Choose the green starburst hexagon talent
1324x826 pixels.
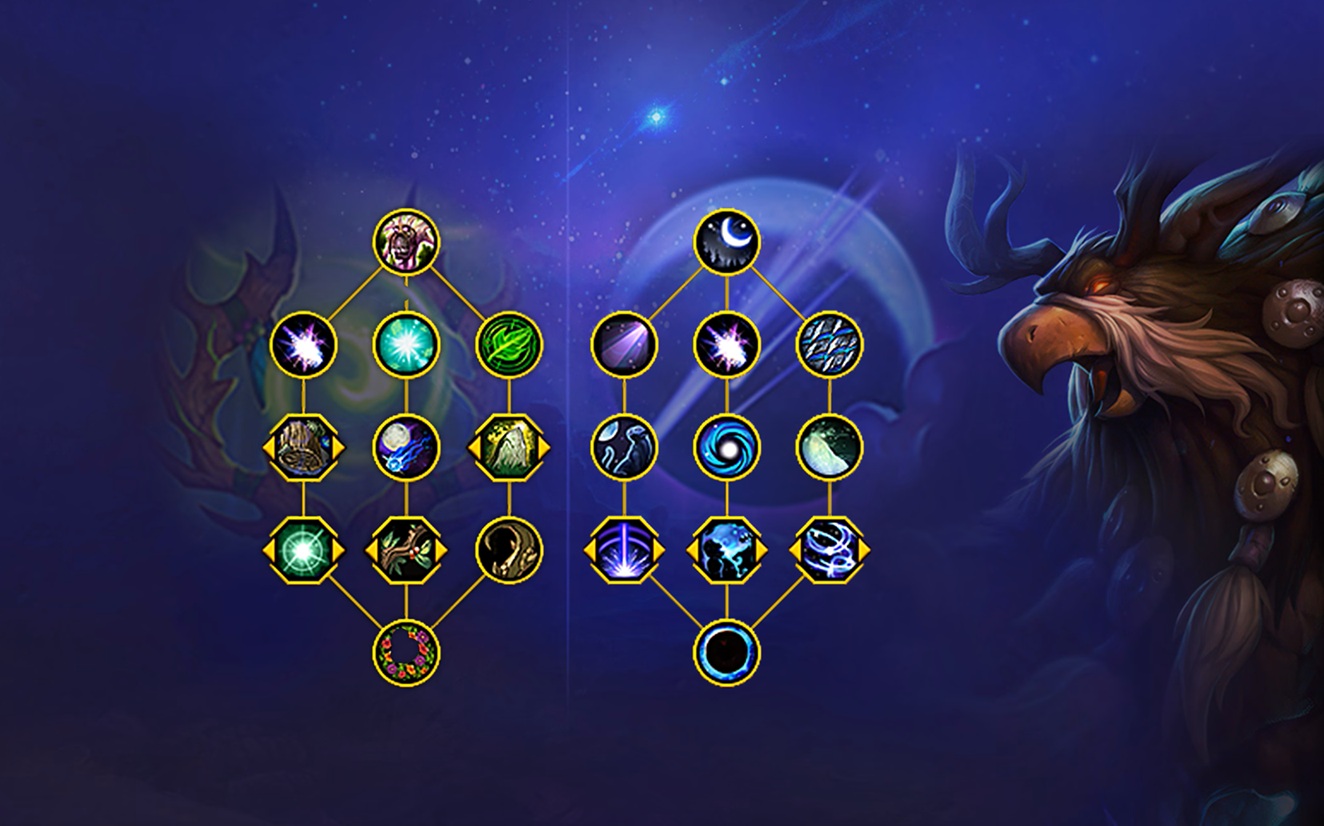[303, 550]
